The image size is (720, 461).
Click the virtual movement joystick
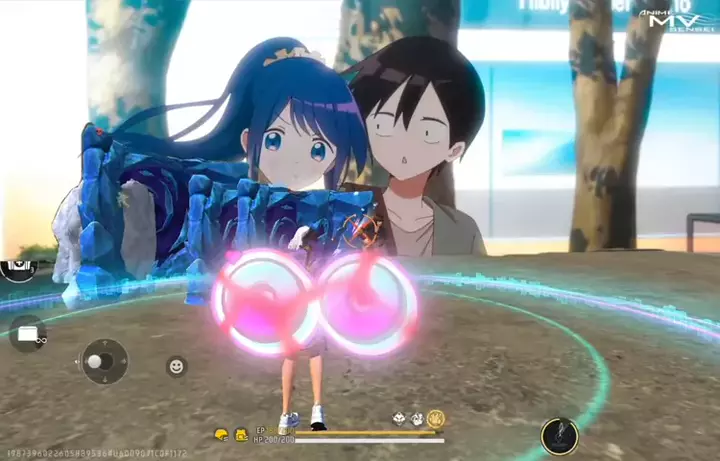103,361
